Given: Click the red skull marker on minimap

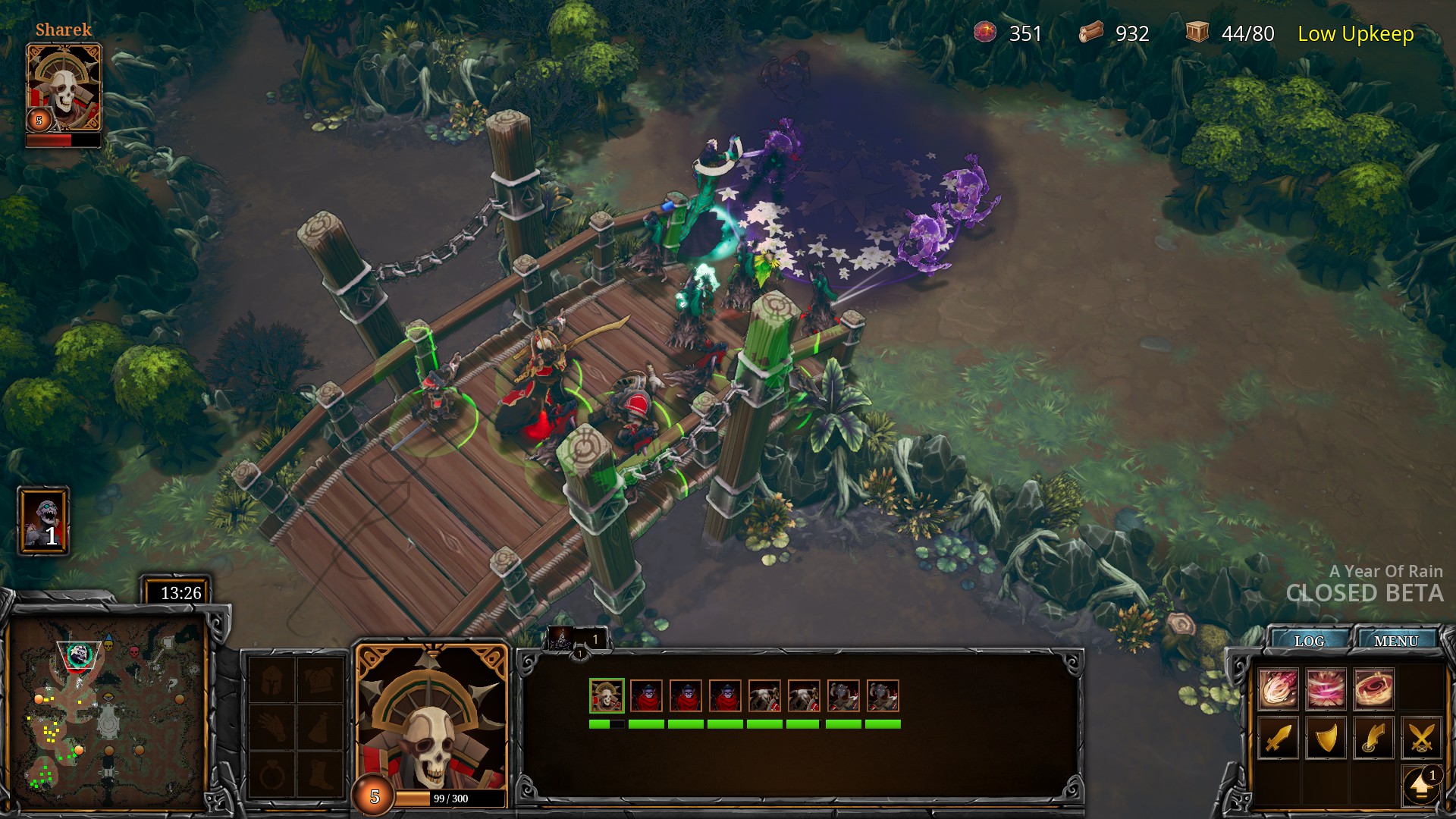Looking at the screenshot, I should 135,652.
